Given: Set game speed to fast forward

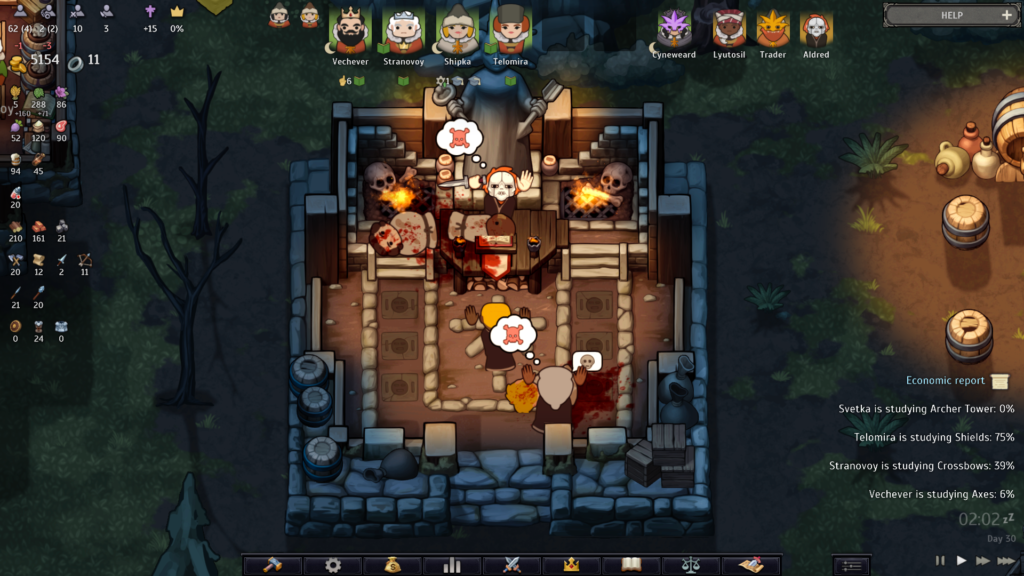Looking at the screenshot, I should tap(985, 561).
